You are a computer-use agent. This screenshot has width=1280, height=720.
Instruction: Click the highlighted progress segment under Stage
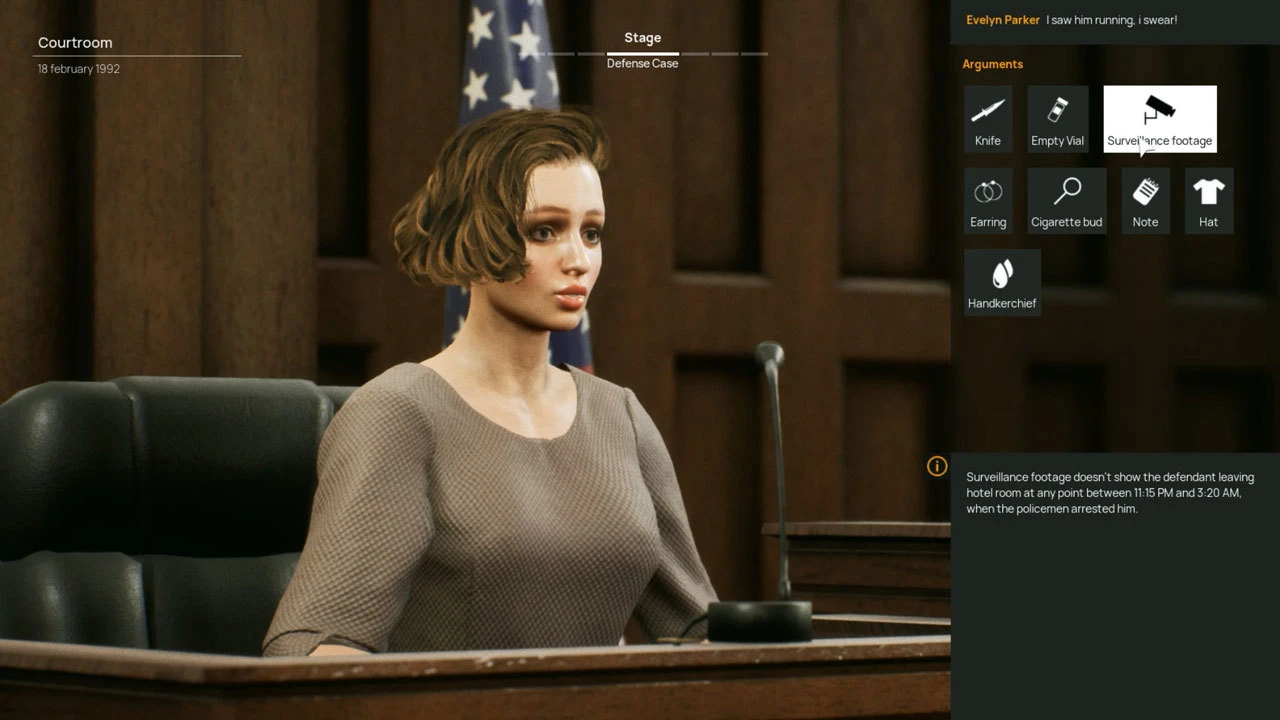(641, 54)
